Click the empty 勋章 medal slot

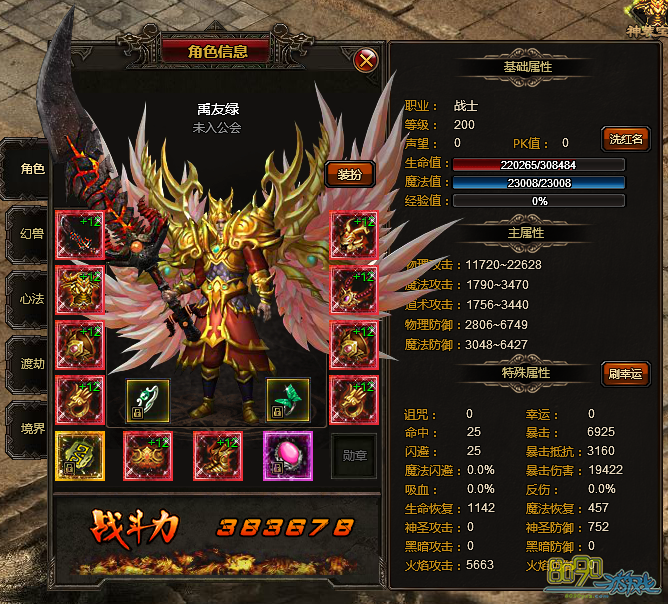click(x=354, y=455)
